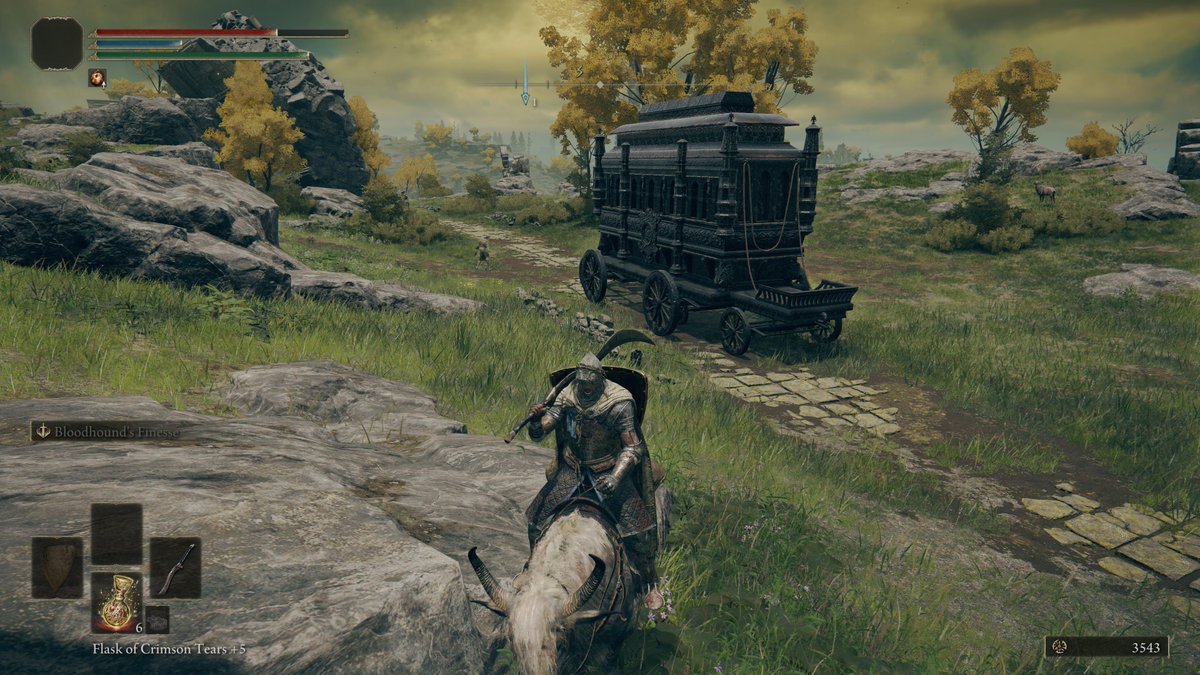Select the shield left-hand armament slot
1200x675 pixels.
pos(57,567)
